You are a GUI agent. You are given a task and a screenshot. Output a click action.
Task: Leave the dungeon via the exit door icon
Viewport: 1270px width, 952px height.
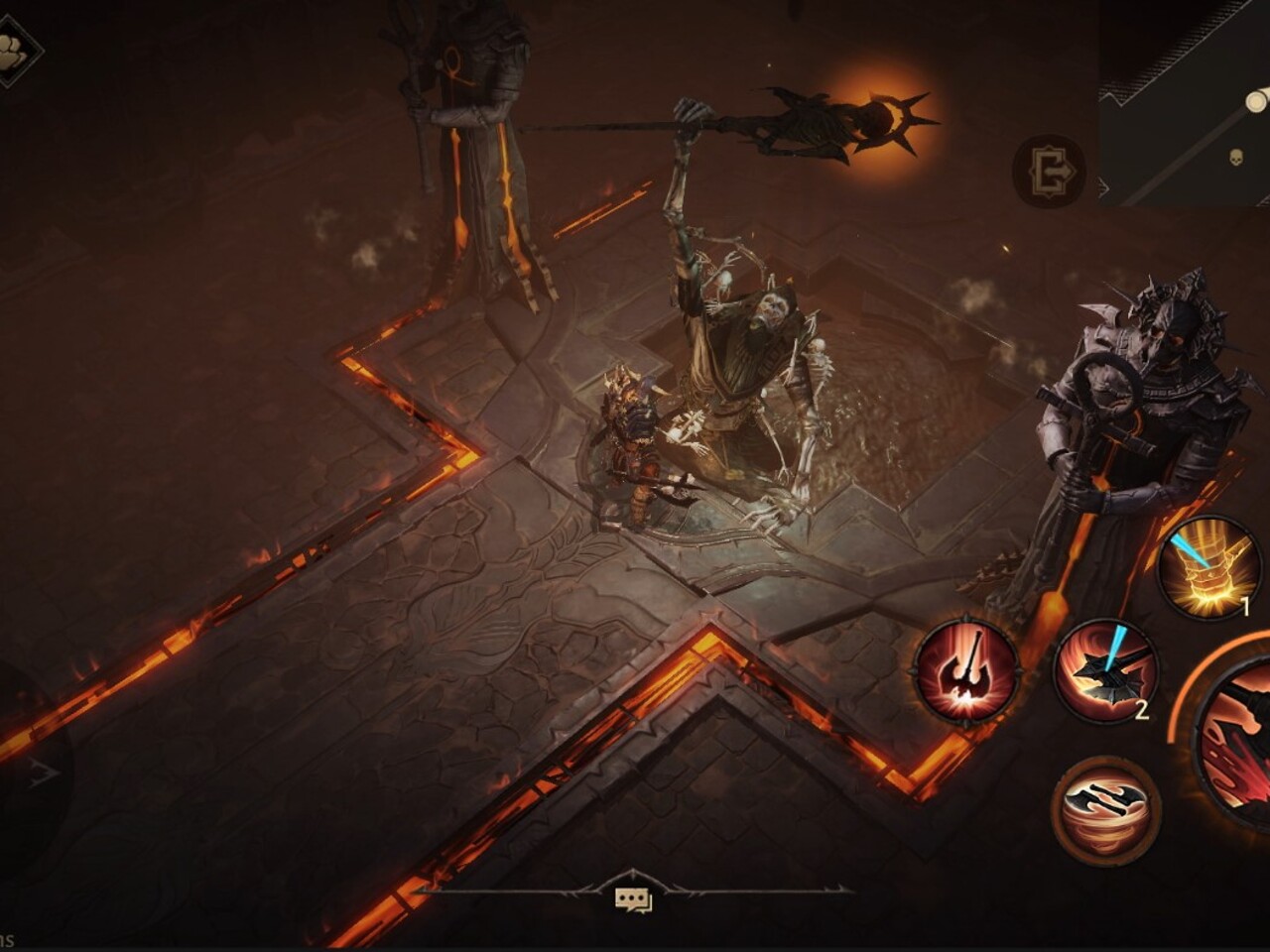[x=1049, y=172]
